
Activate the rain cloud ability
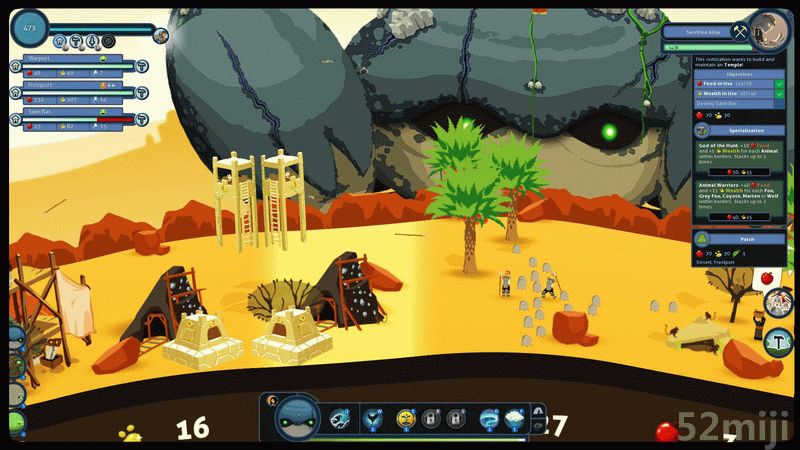tap(515, 418)
